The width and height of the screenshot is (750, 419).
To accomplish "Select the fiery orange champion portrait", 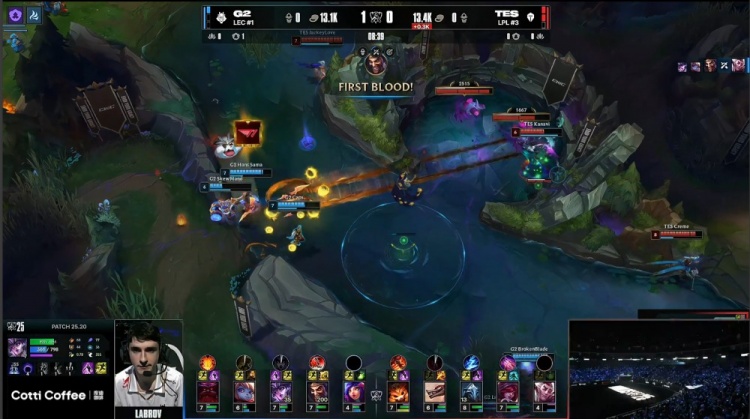I will [398, 391].
